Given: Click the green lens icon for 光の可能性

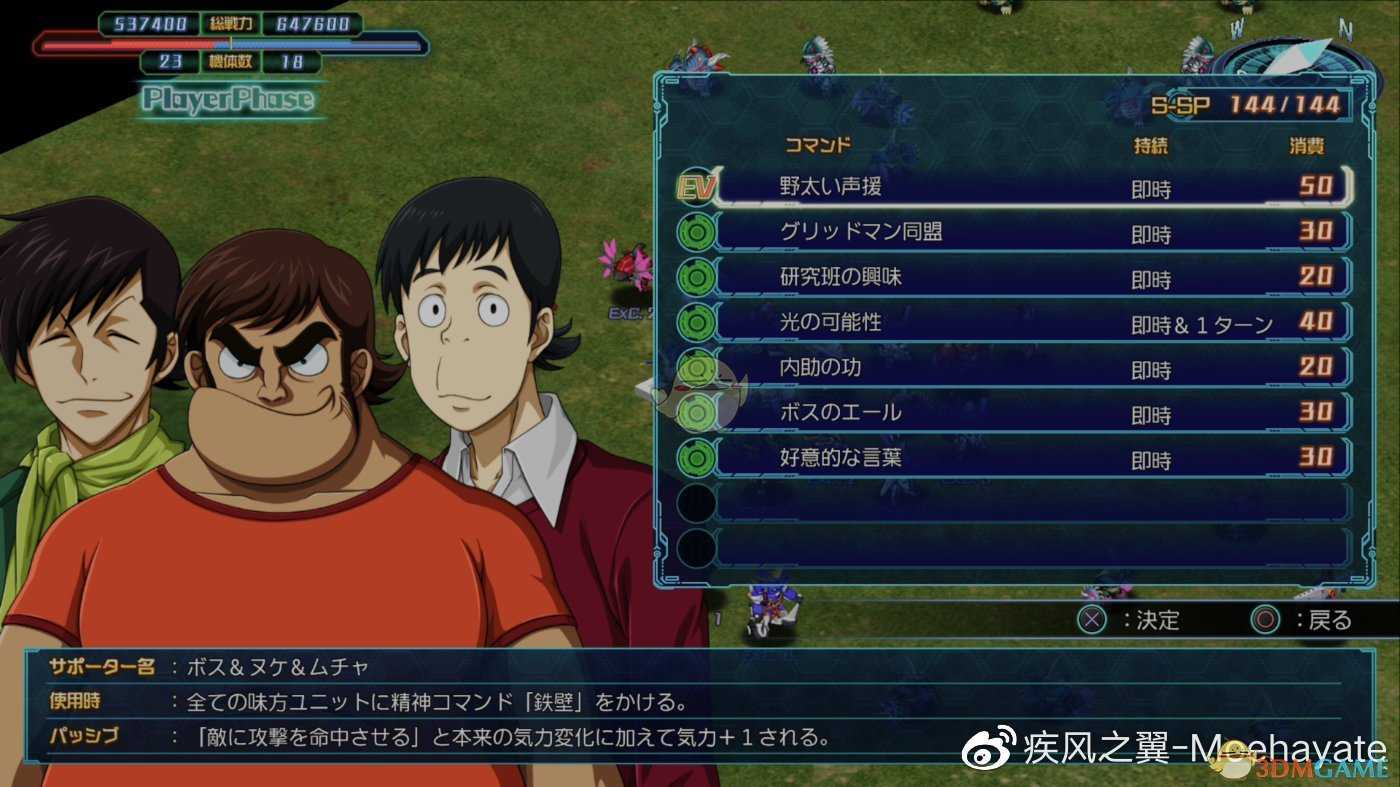Looking at the screenshot, I should click(697, 322).
